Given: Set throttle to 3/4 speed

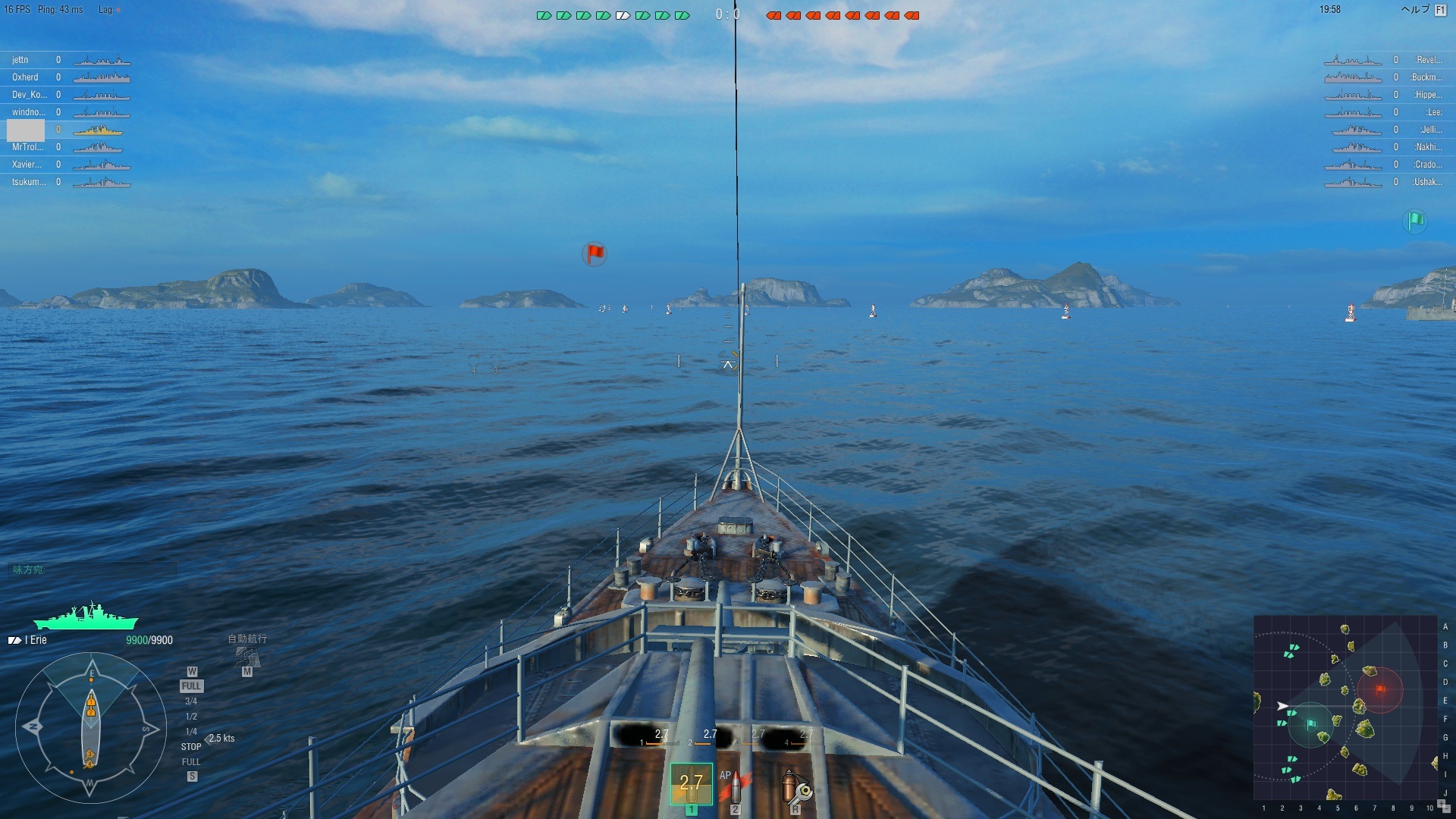Looking at the screenshot, I should pyautogui.click(x=191, y=701).
